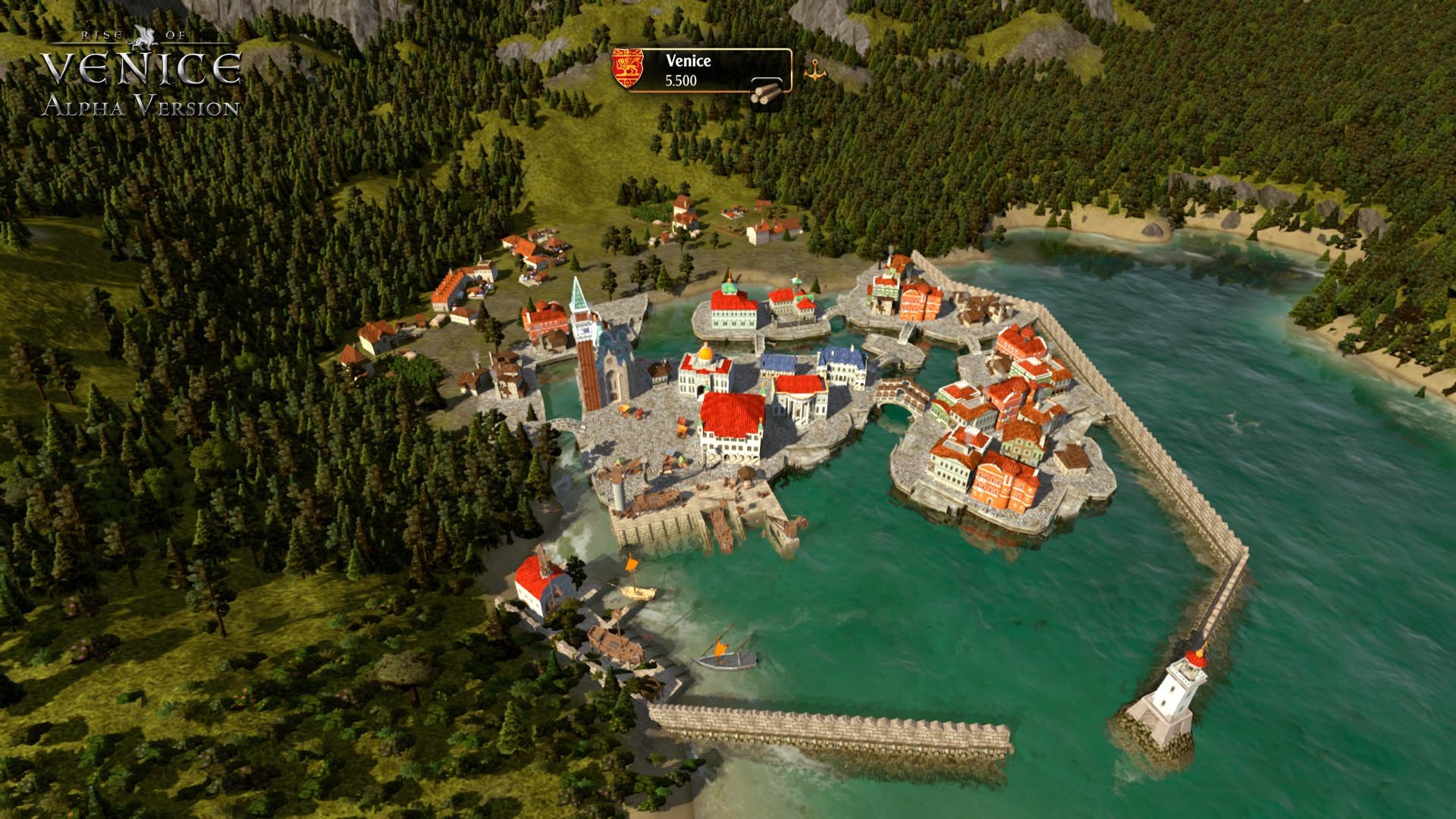Viewport: 1456px width, 819px height.
Task: Click the Venice lion crest shield icon
Action: click(627, 67)
